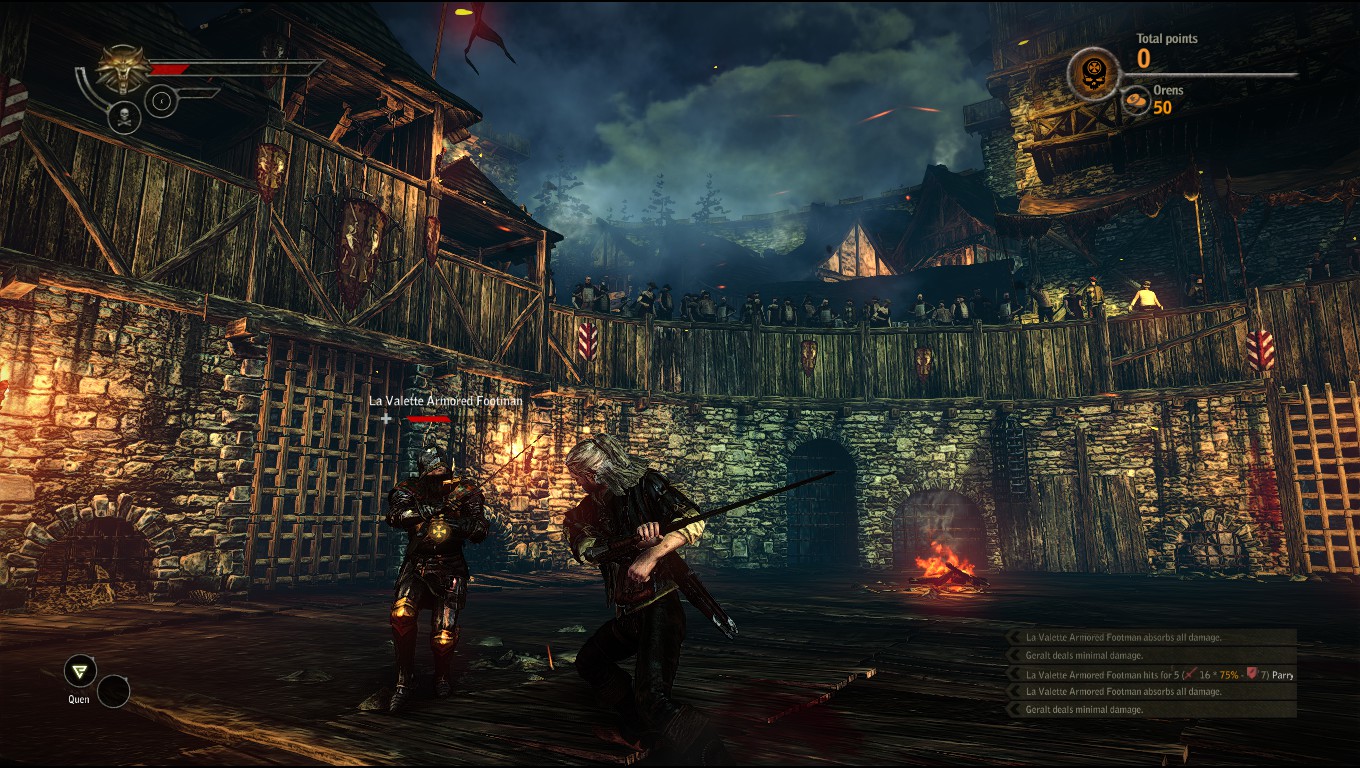Click the wolf medallion icon

tap(122, 69)
